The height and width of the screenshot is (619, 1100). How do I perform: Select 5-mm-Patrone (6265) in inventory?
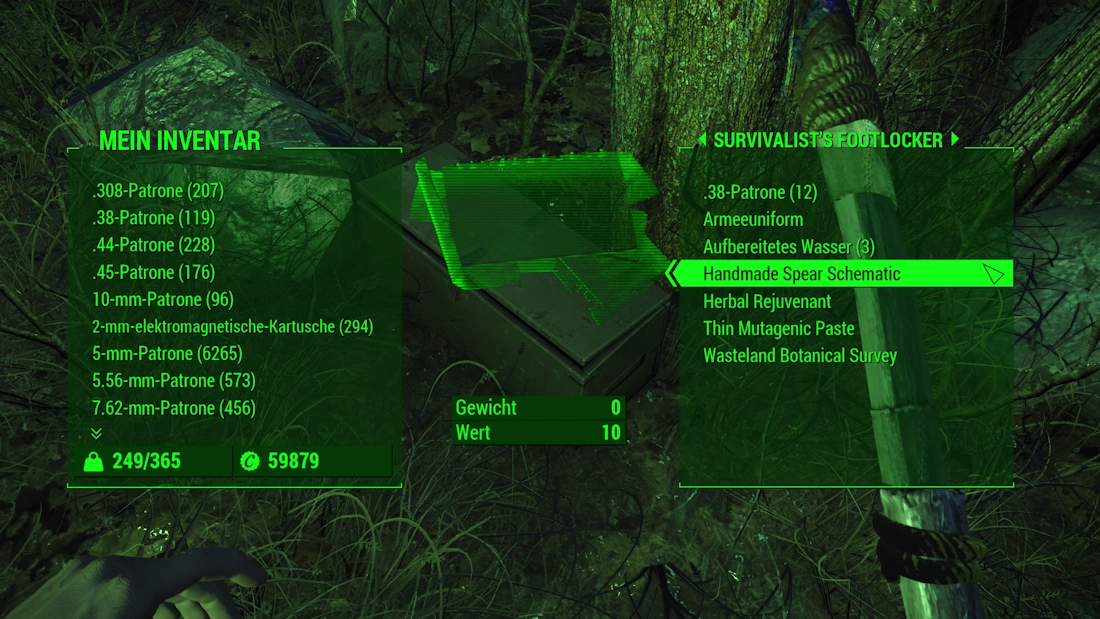click(167, 354)
